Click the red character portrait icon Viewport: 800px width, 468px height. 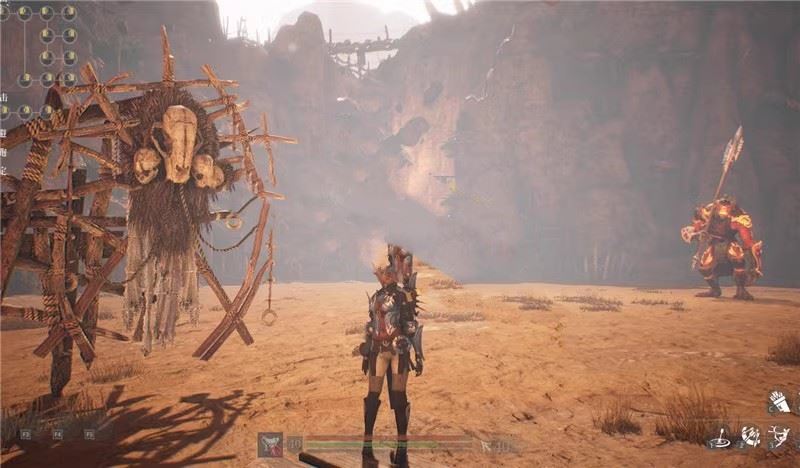[270, 445]
